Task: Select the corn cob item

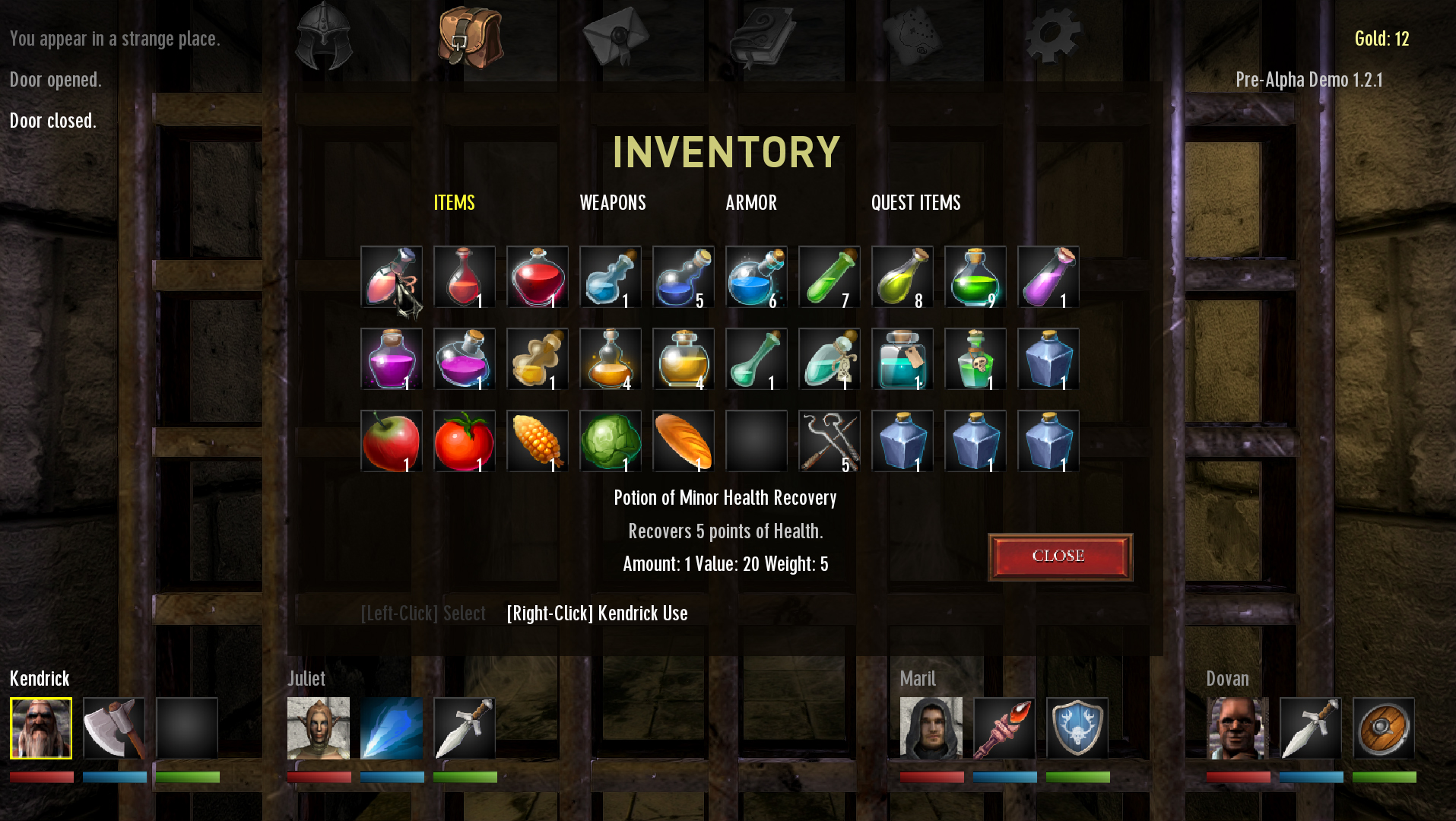Action: 537,441
